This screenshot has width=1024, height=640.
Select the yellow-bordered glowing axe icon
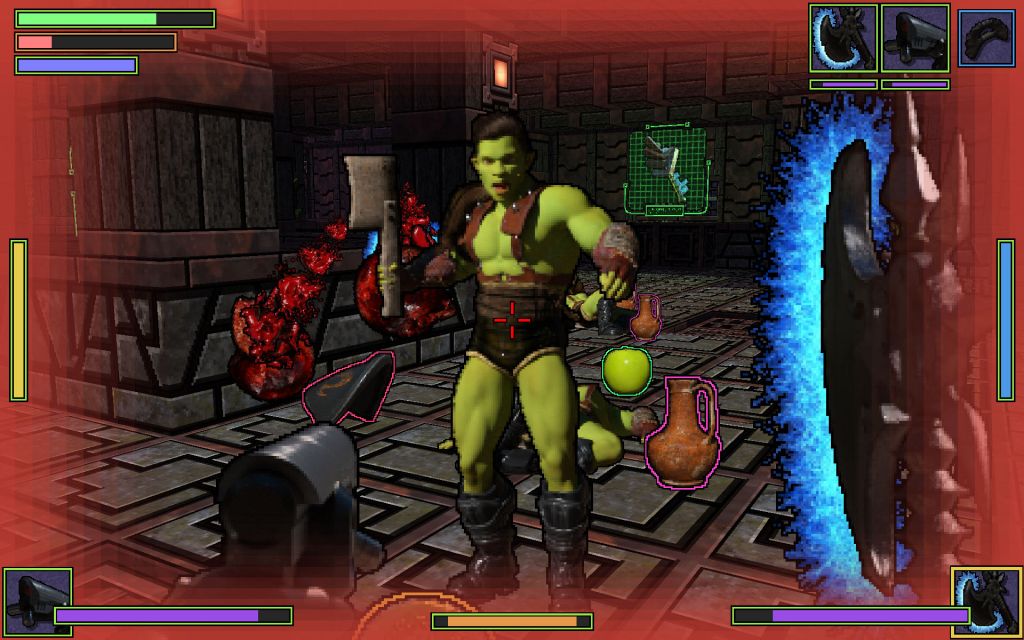[986, 601]
